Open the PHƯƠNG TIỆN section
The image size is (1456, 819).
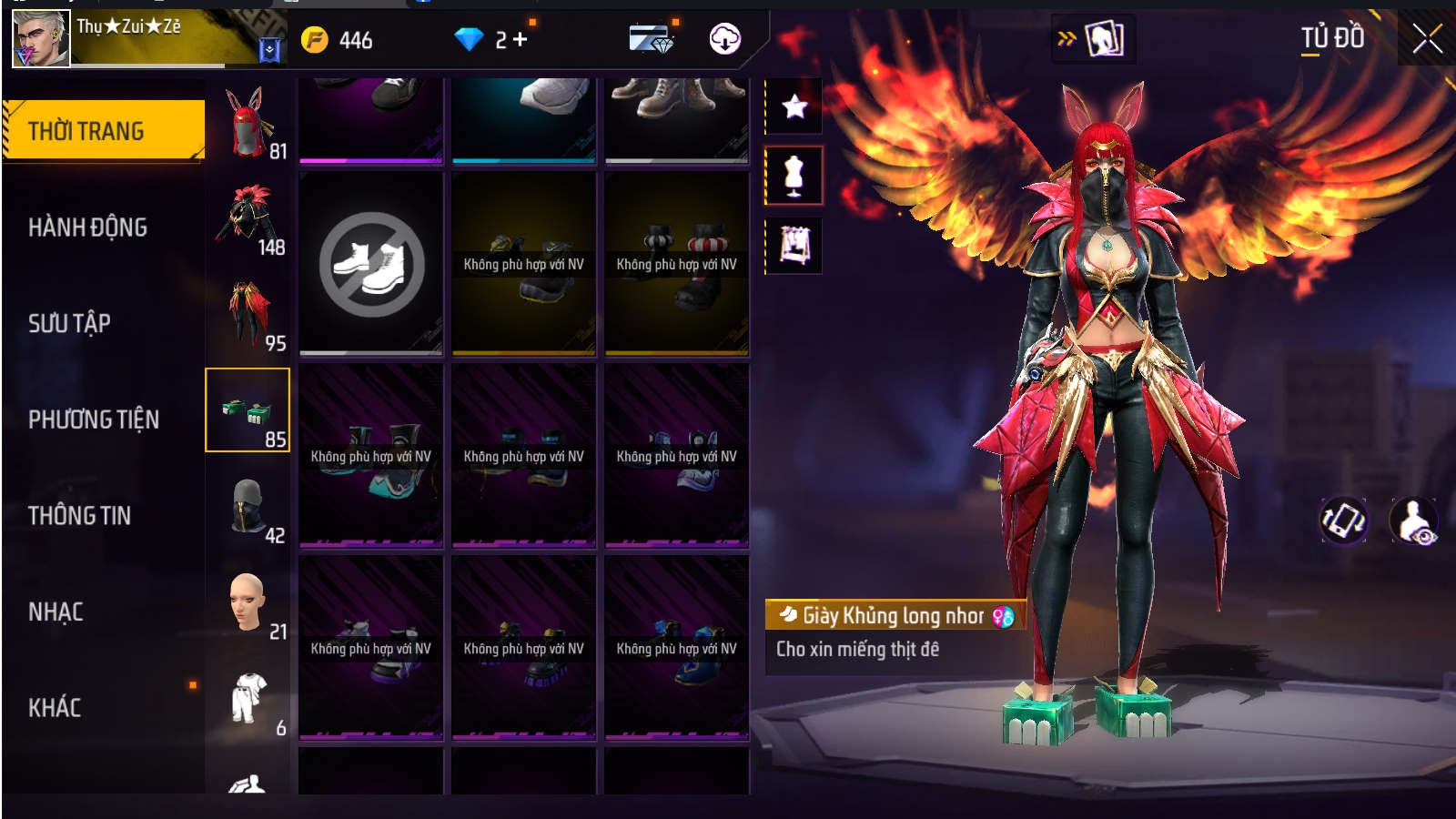tap(94, 420)
